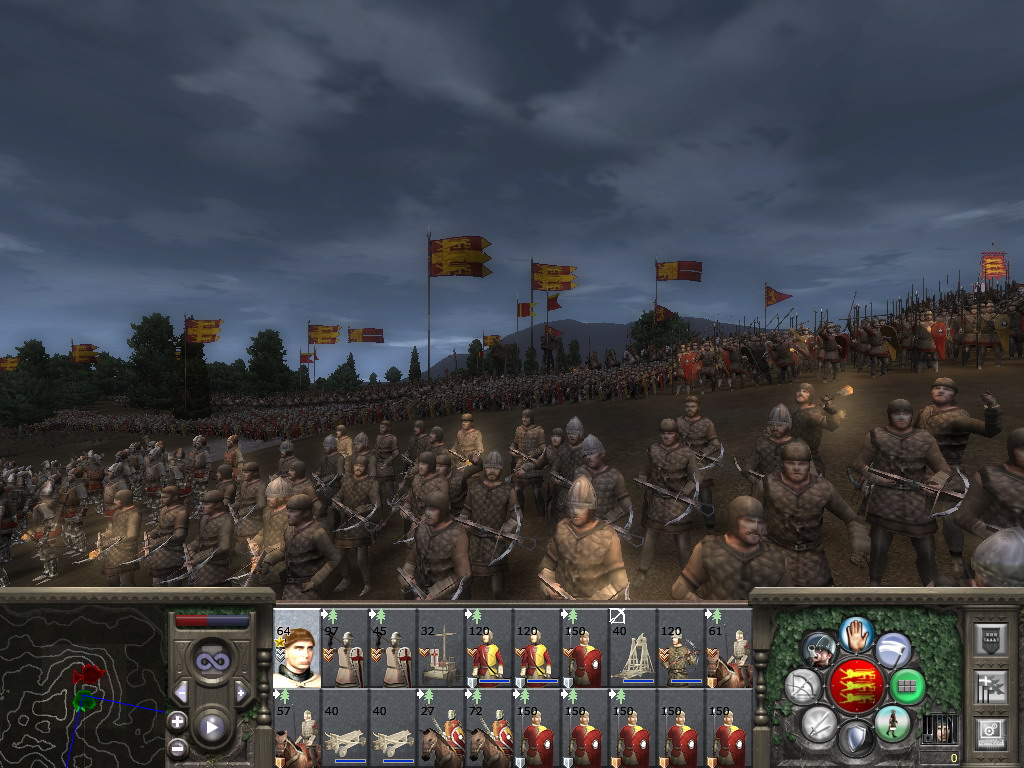The height and width of the screenshot is (768, 1024).
Task: Select the general's portrait unit card
Action: (x=296, y=647)
